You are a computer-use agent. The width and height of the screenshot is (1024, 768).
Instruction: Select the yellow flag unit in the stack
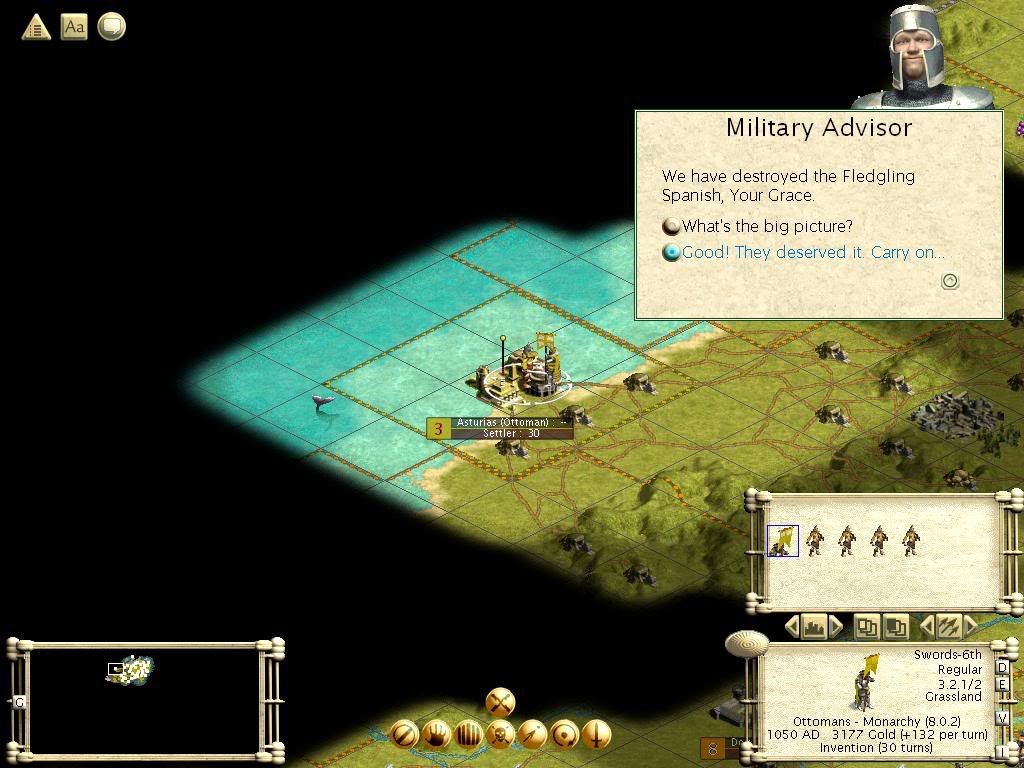tap(782, 541)
